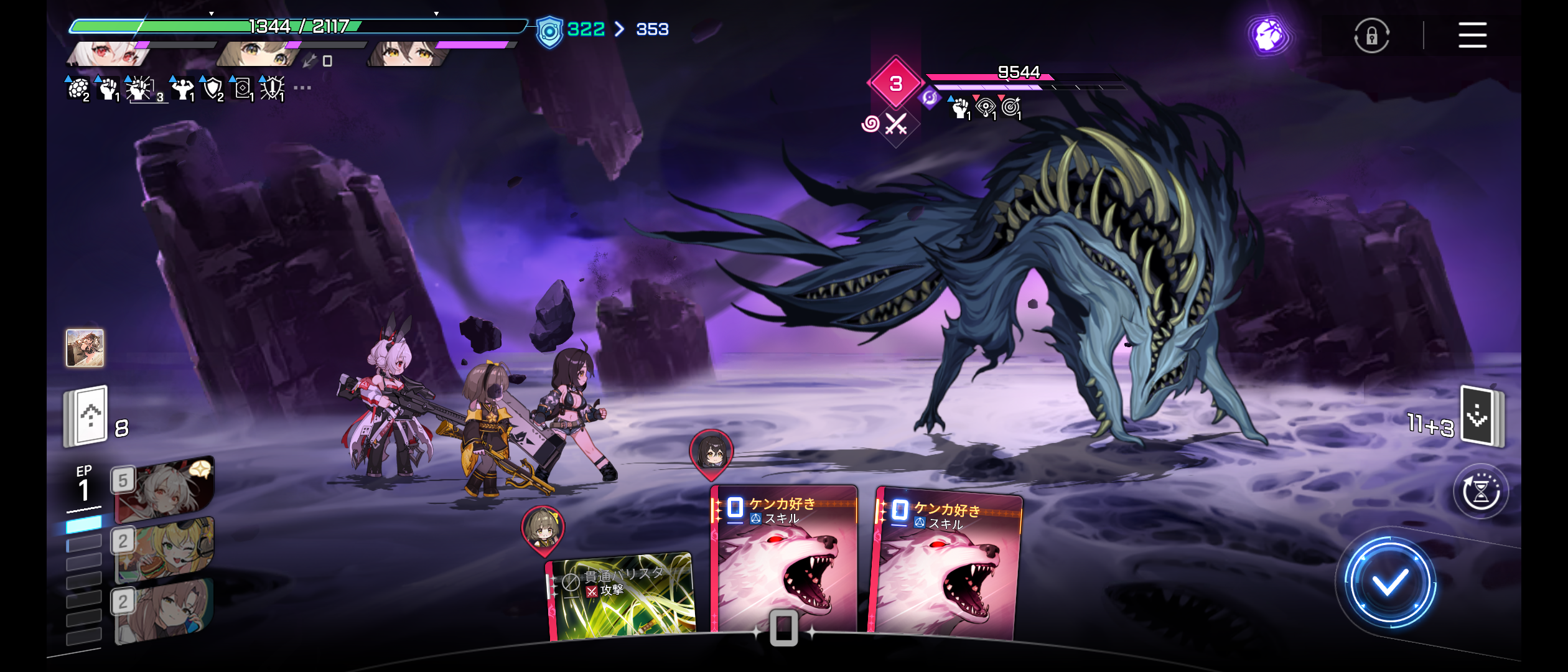
Task: Select the 貫通バリスタ attack card
Action: click(x=620, y=596)
